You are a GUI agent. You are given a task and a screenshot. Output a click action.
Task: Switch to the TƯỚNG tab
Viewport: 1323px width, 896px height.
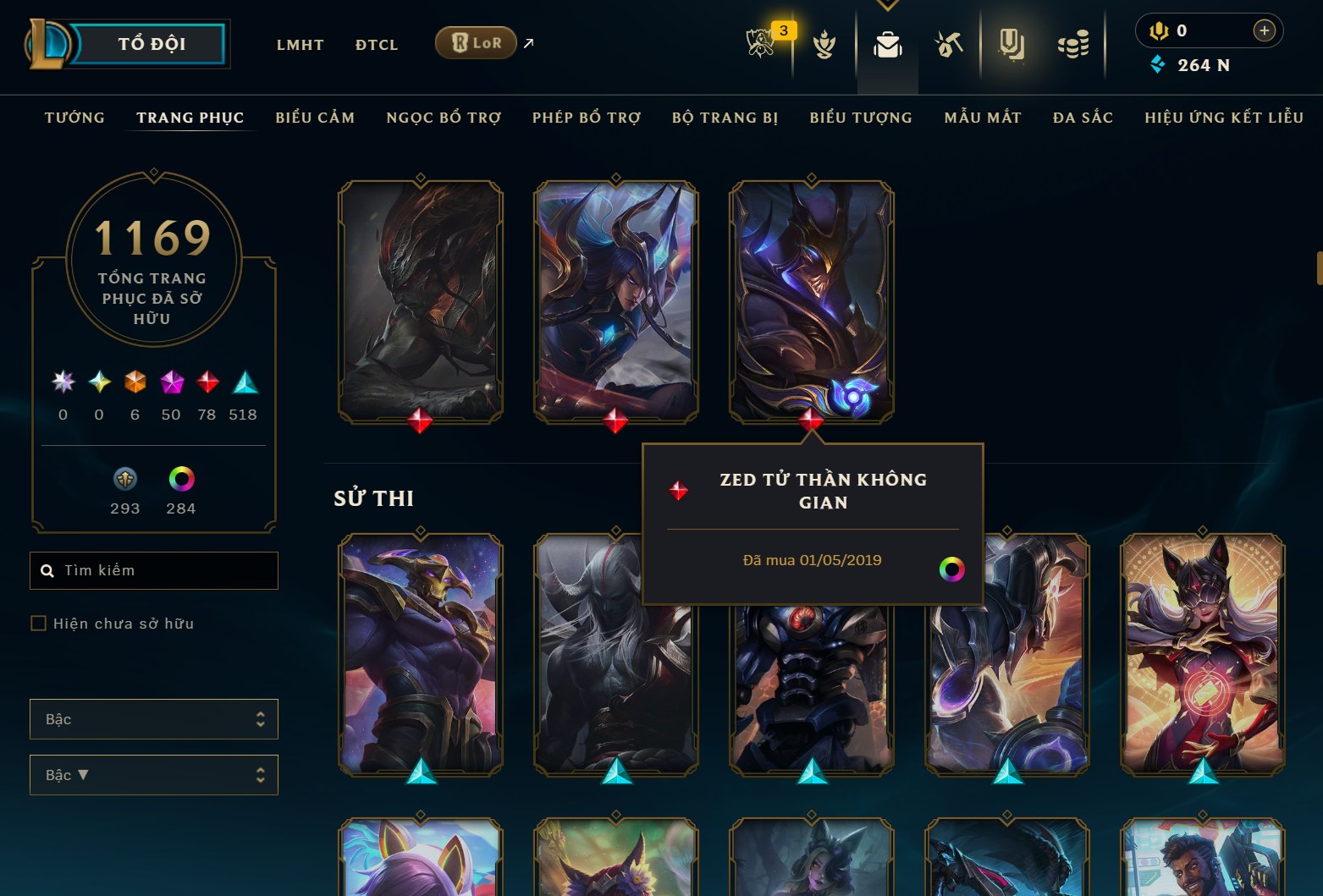[74, 118]
